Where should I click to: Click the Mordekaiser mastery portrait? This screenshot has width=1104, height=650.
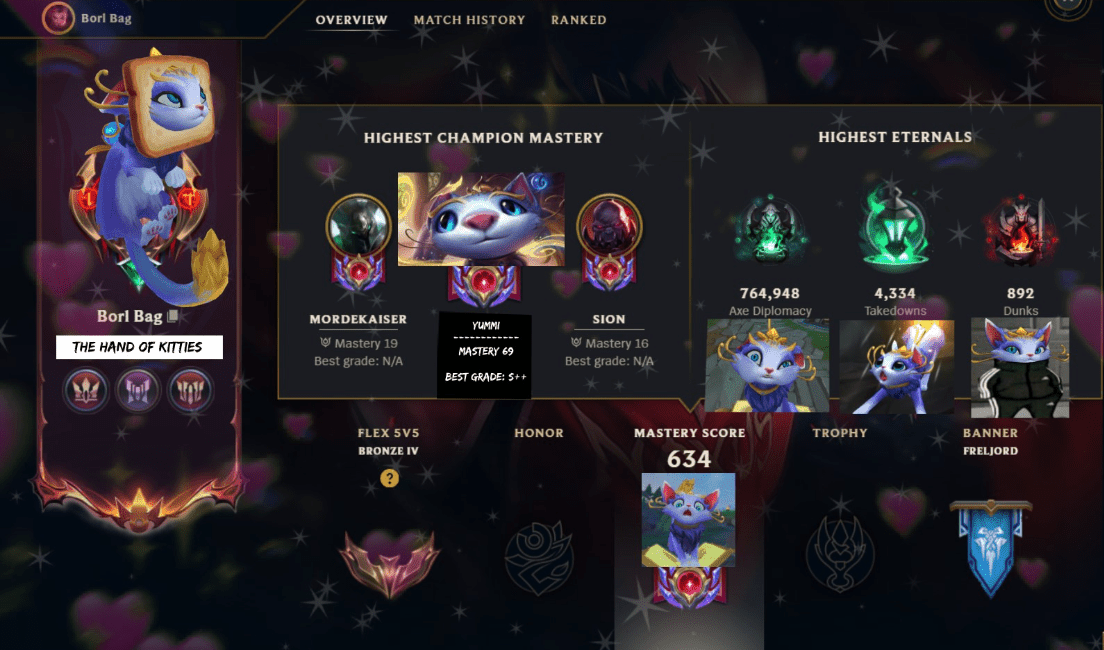(x=358, y=226)
